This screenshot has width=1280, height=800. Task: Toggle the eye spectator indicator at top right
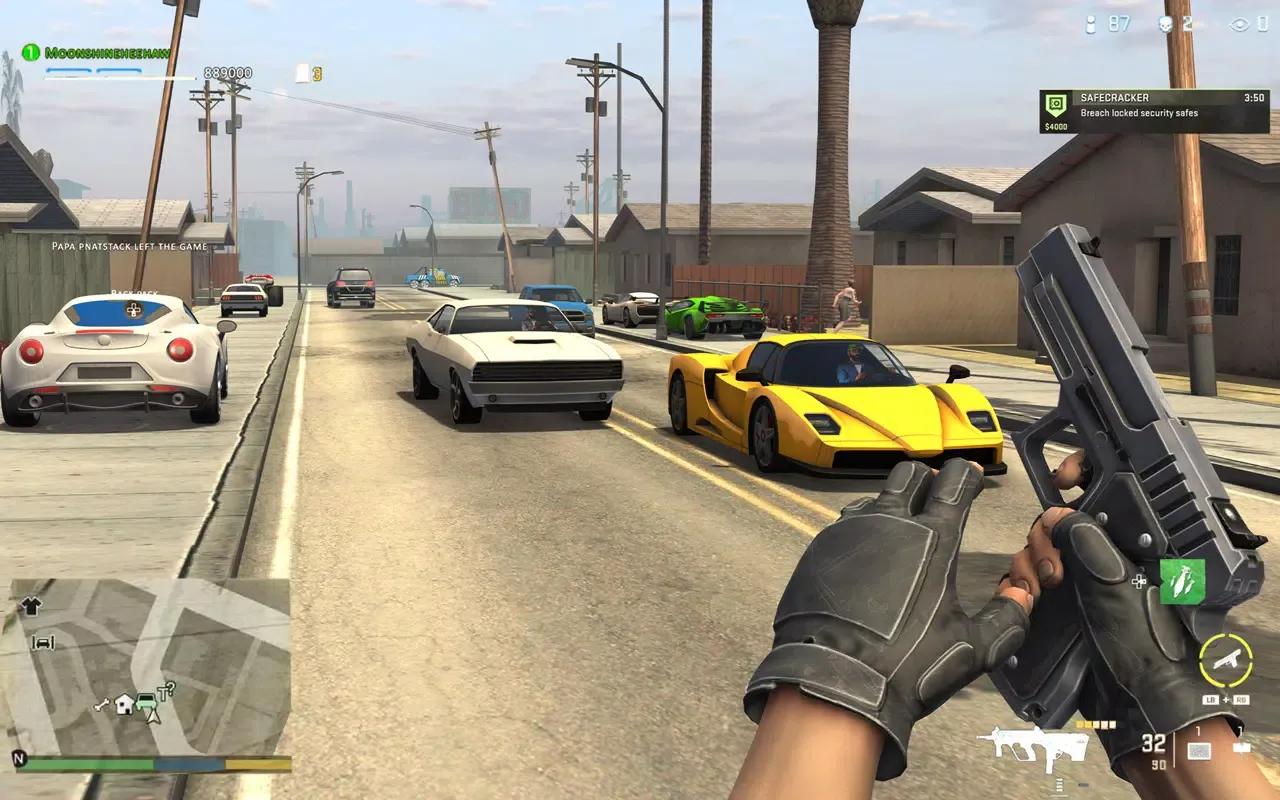(x=1240, y=24)
